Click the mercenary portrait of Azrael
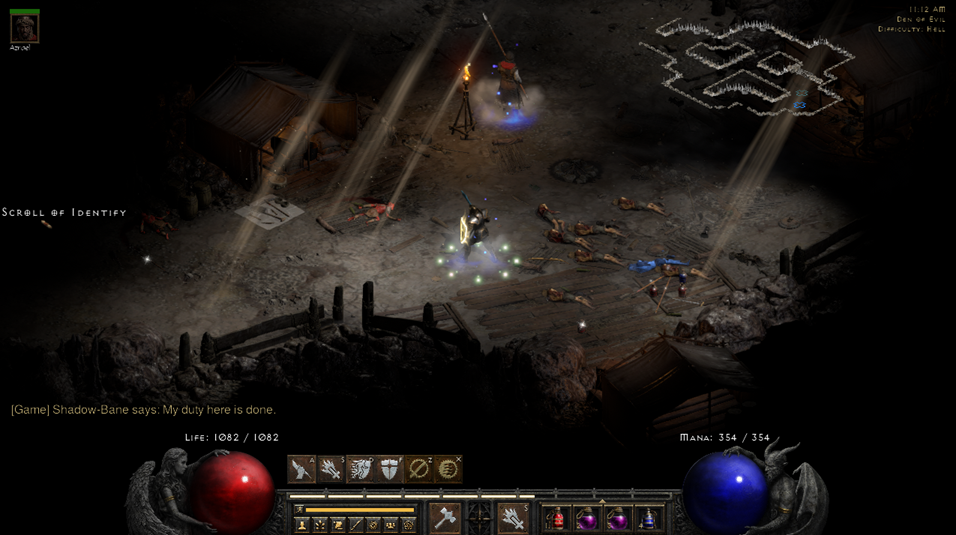 (x=24, y=27)
